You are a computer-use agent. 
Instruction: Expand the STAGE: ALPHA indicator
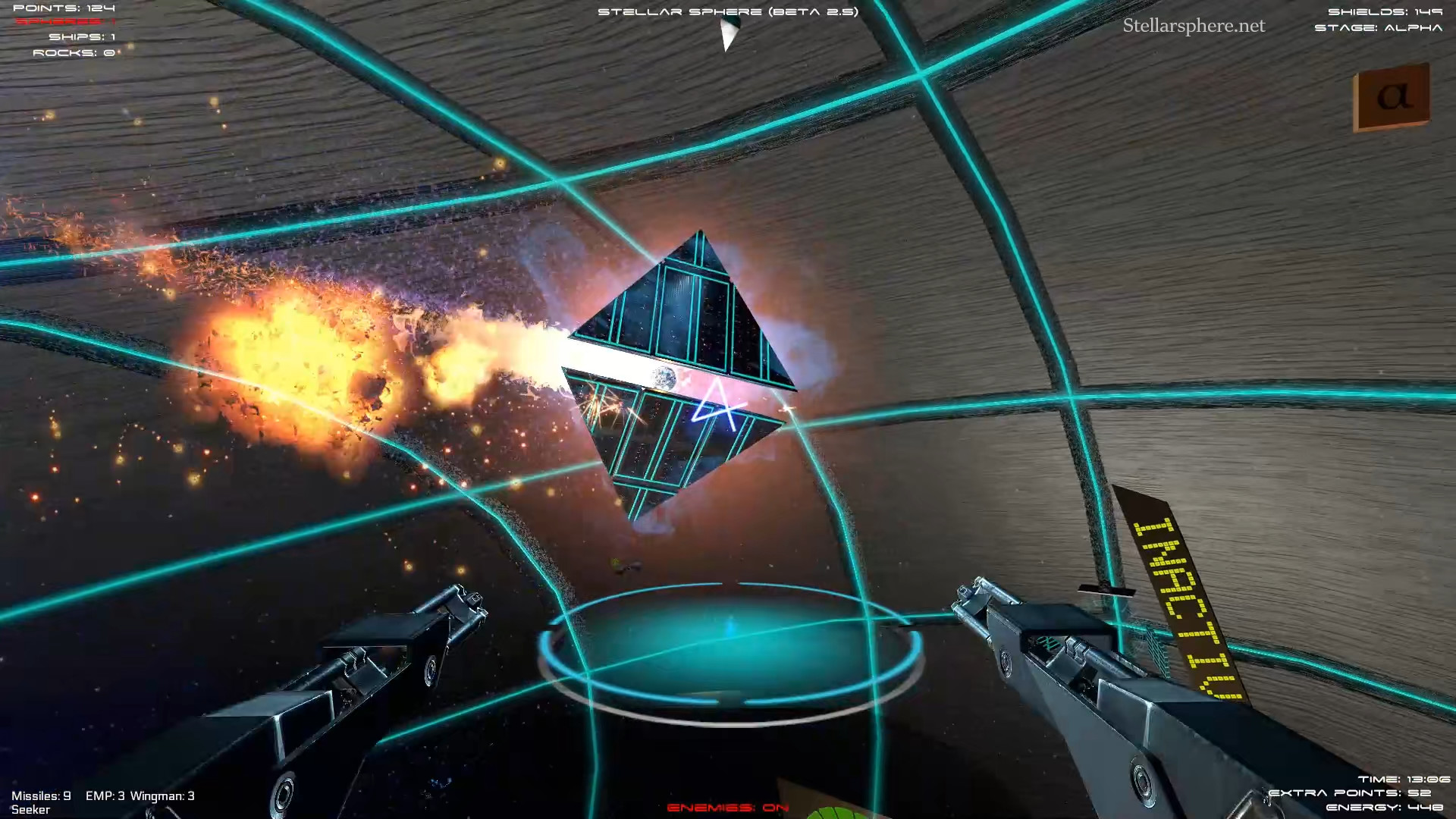click(1382, 29)
